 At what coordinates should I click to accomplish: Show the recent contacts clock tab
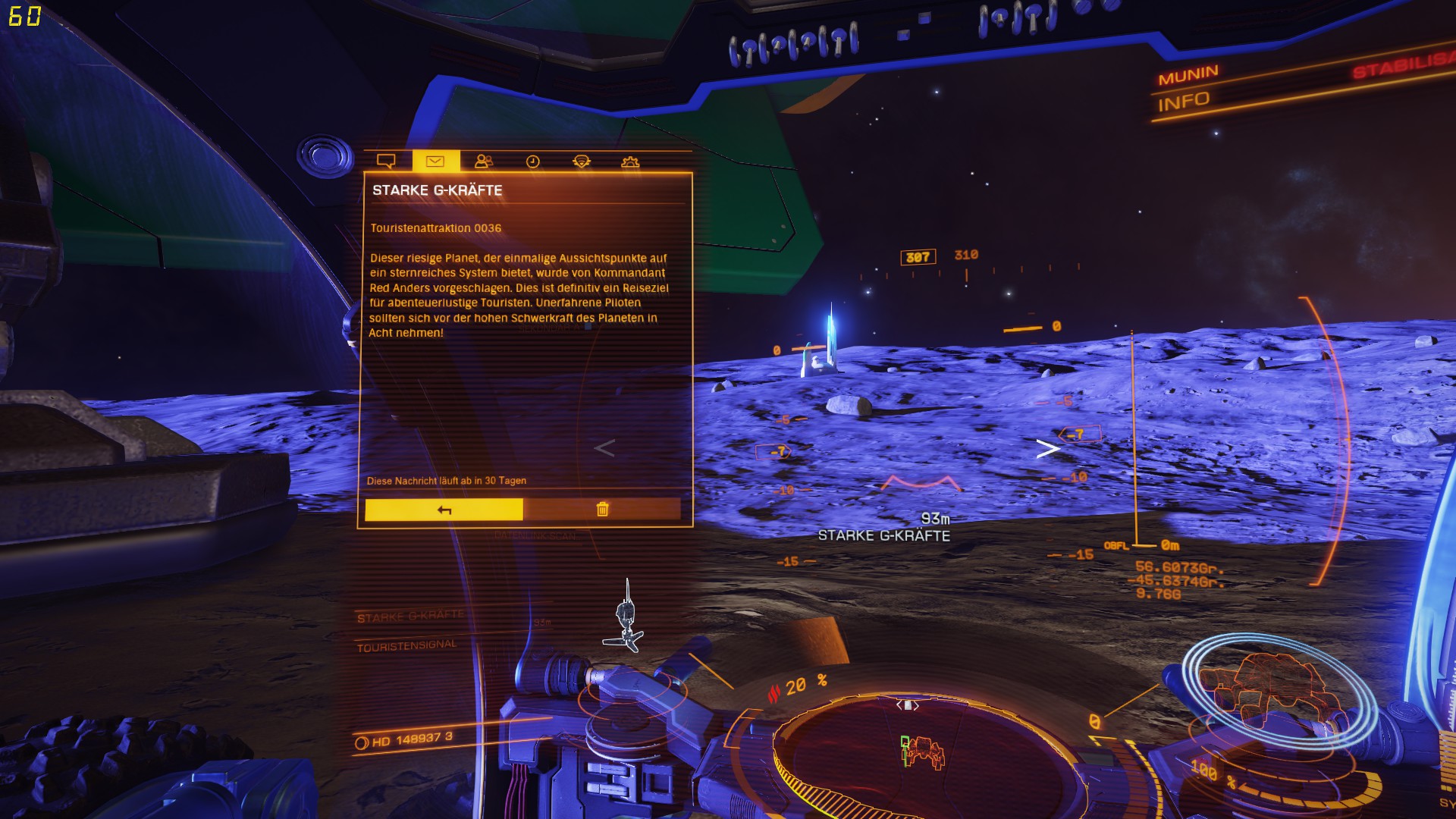(x=533, y=161)
